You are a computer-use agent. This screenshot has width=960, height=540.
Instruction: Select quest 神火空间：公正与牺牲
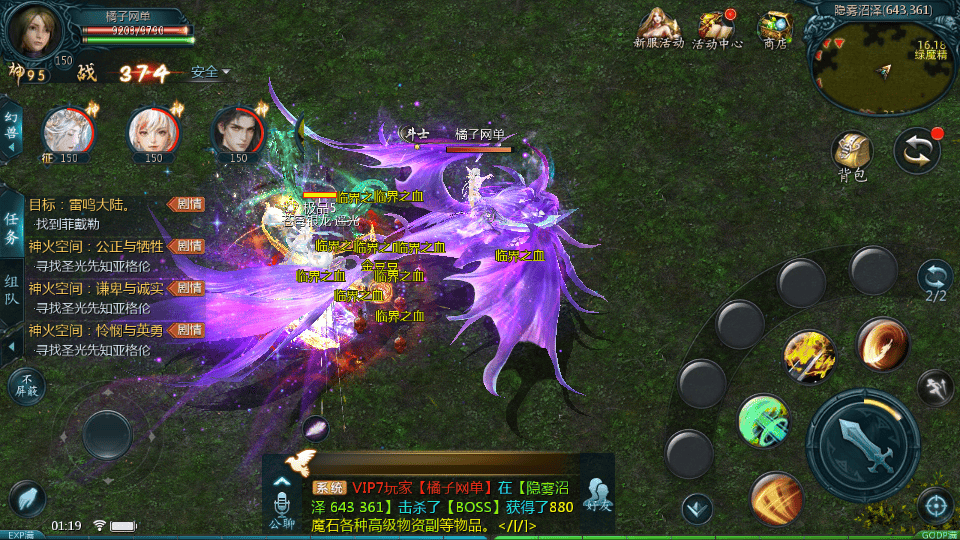[x=102, y=246]
